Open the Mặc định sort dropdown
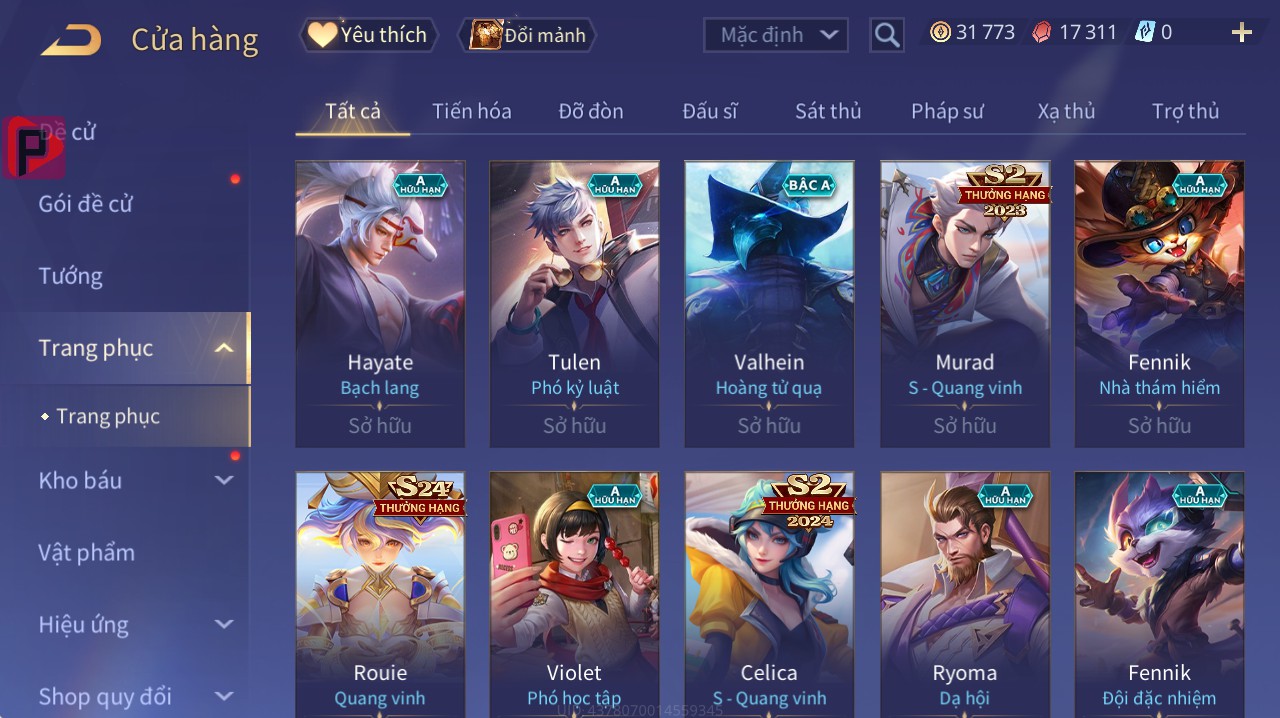The height and width of the screenshot is (718, 1280). (776, 35)
